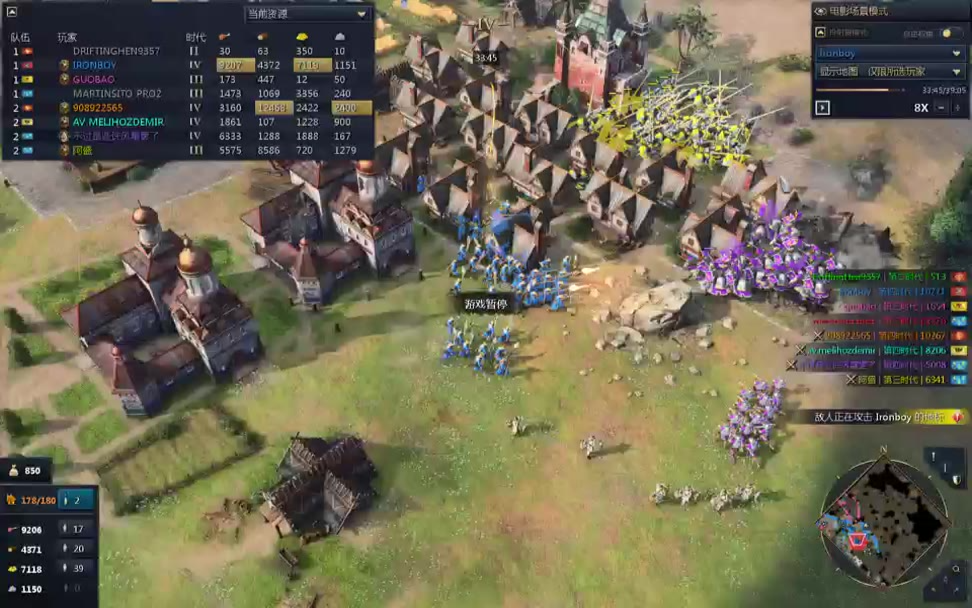This screenshot has width=972, height=608.
Task: Open the 当前资源 statistics dropdown
Action: pos(308,14)
